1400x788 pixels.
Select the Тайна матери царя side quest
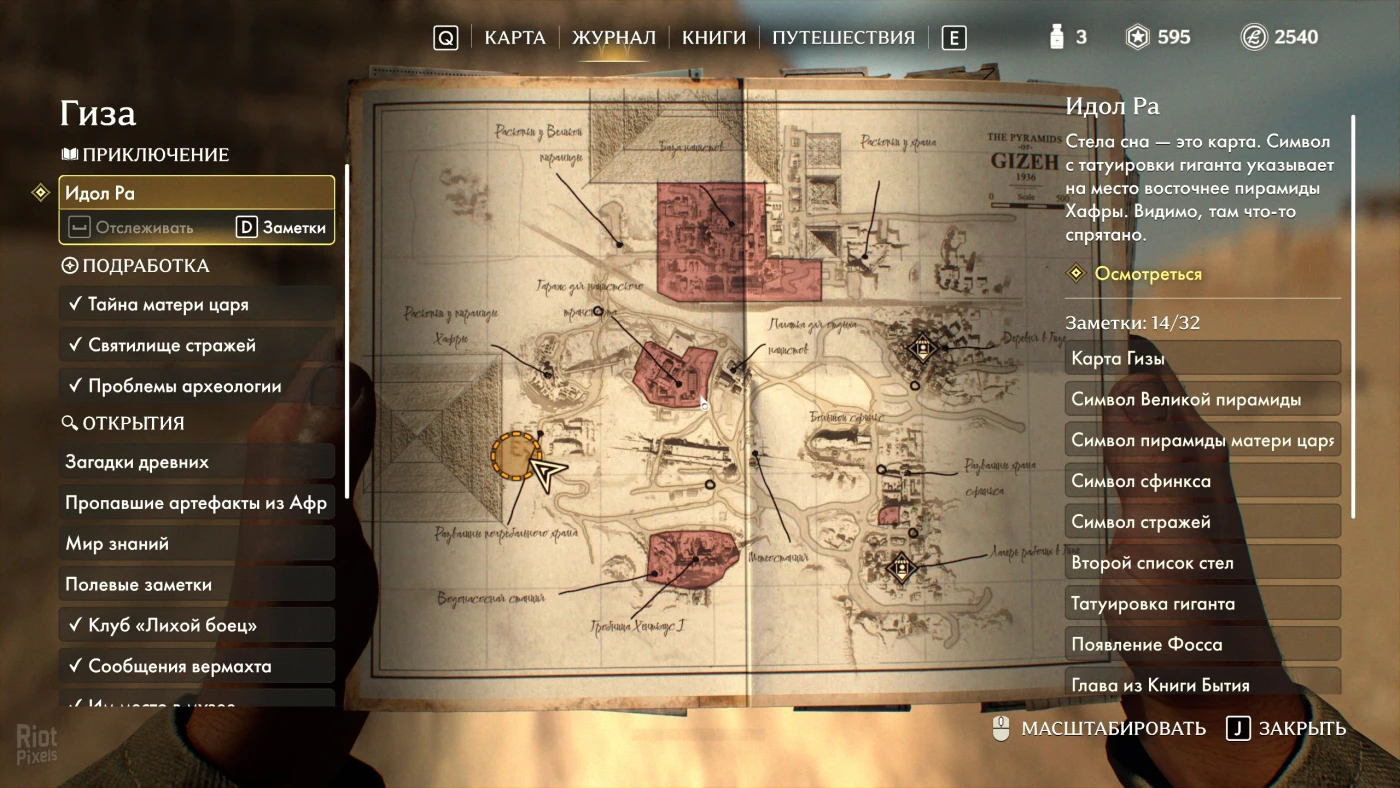click(196, 304)
